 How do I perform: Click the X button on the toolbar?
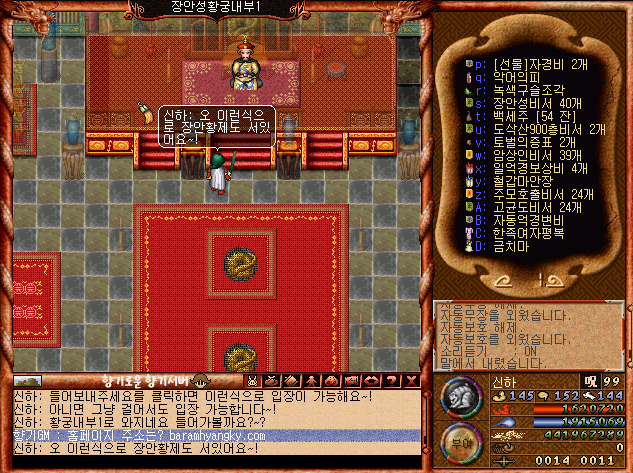tap(410, 380)
